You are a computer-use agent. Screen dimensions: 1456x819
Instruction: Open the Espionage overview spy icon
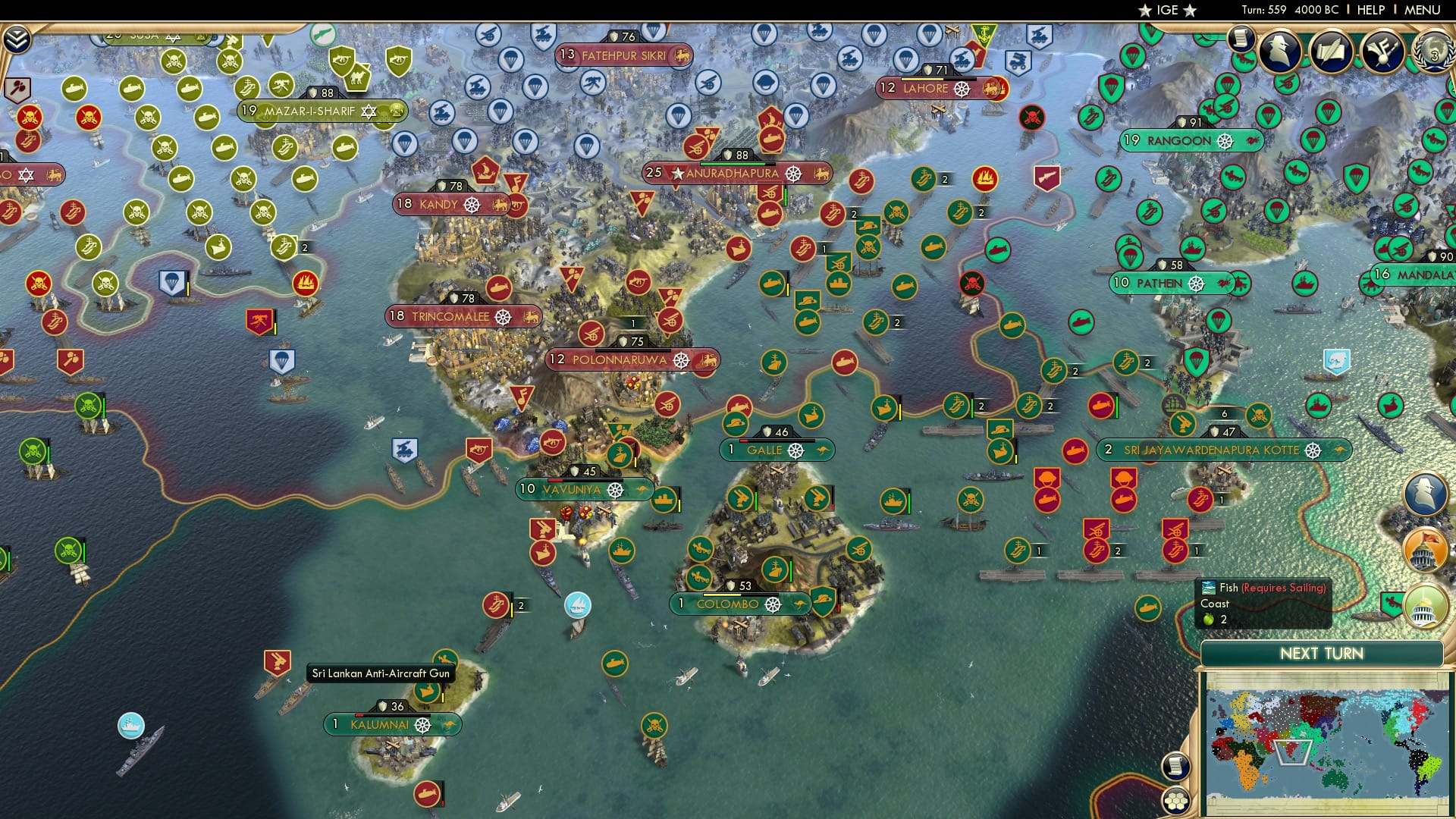[x=1280, y=50]
